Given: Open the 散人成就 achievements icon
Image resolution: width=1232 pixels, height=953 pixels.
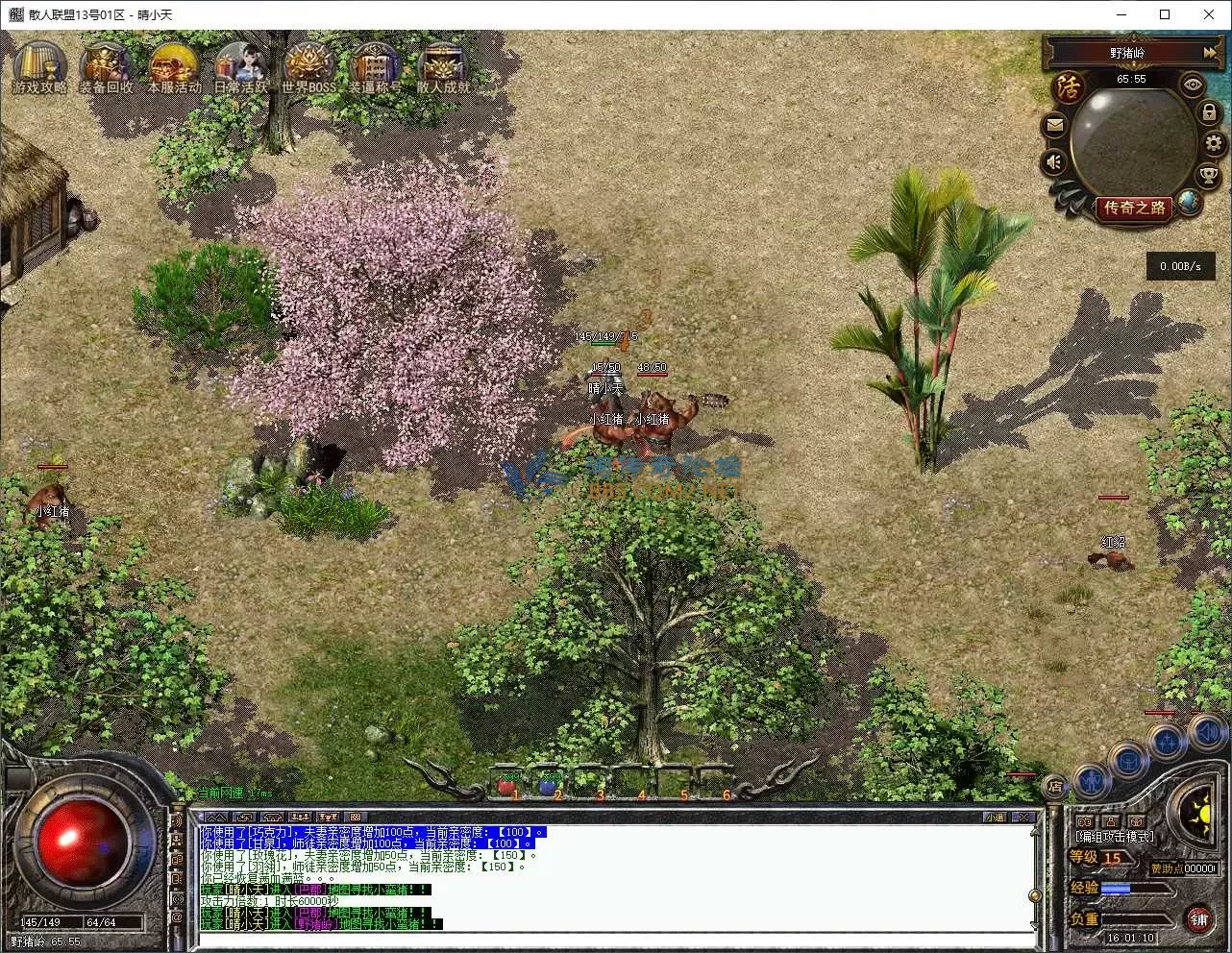Looking at the screenshot, I should [x=442, y=66].
